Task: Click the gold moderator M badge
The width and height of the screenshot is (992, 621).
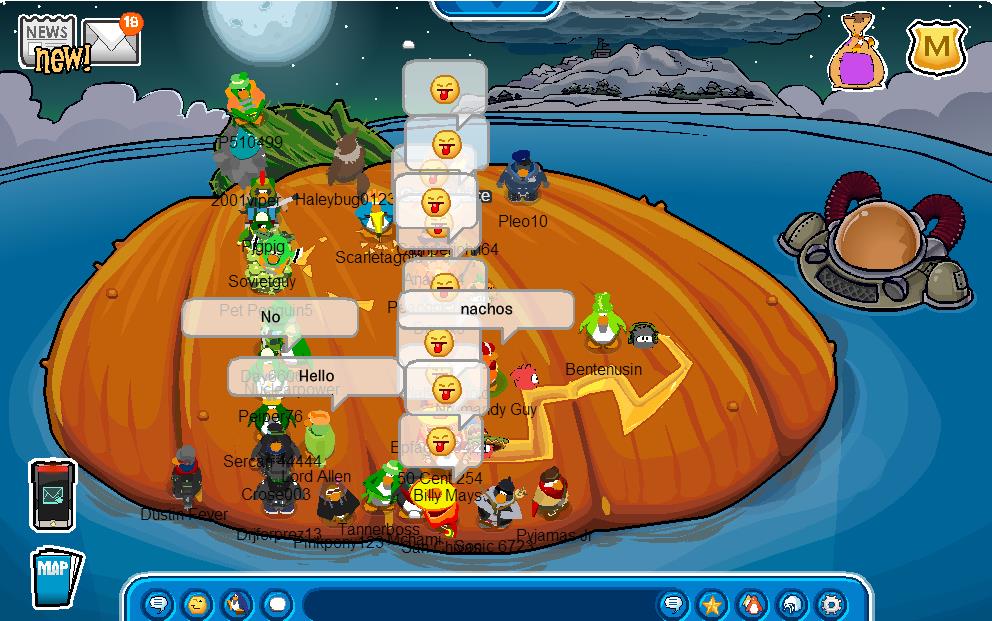Action: click(936, 47)
